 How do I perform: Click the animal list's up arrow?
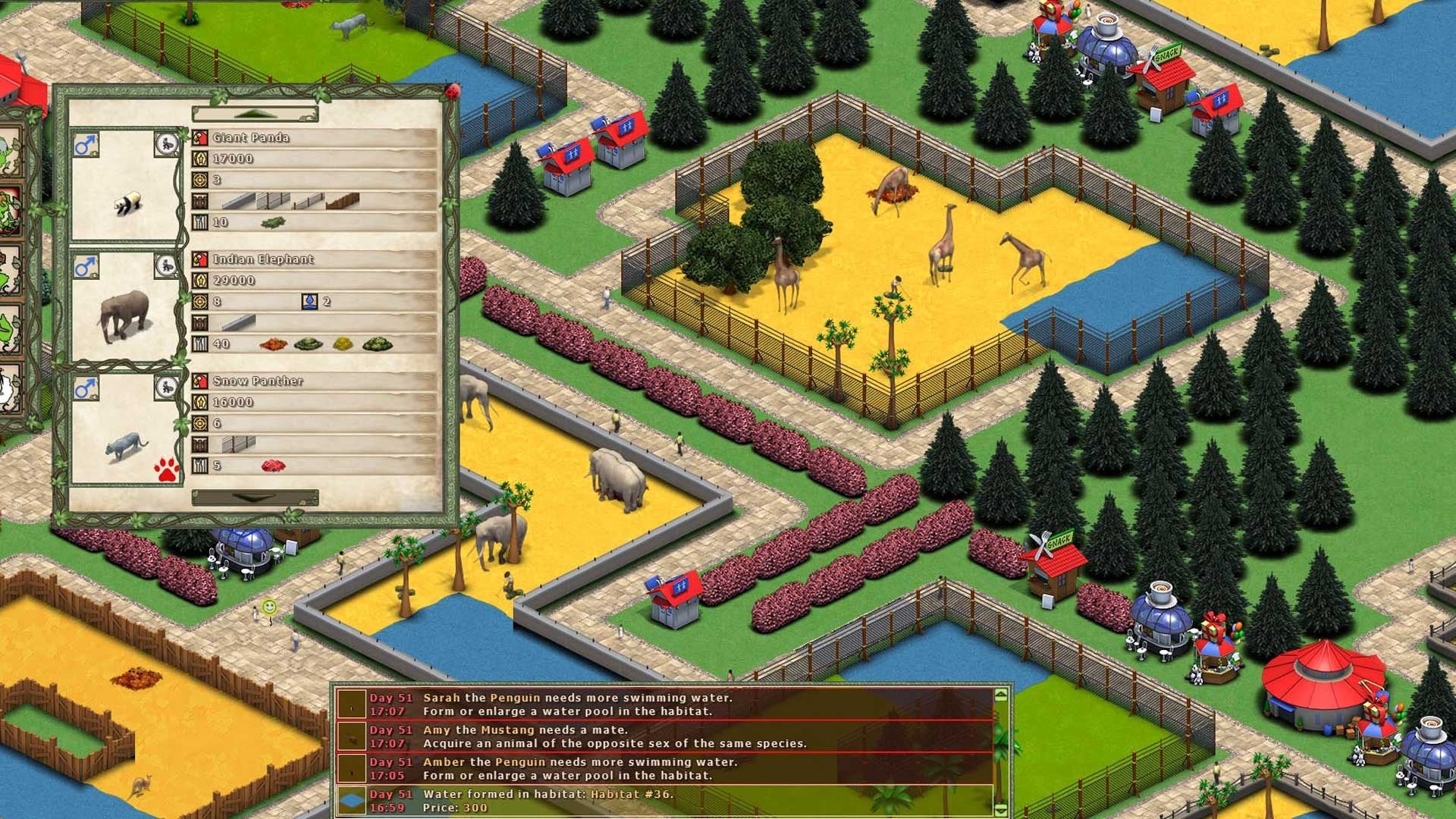(255, 115)
